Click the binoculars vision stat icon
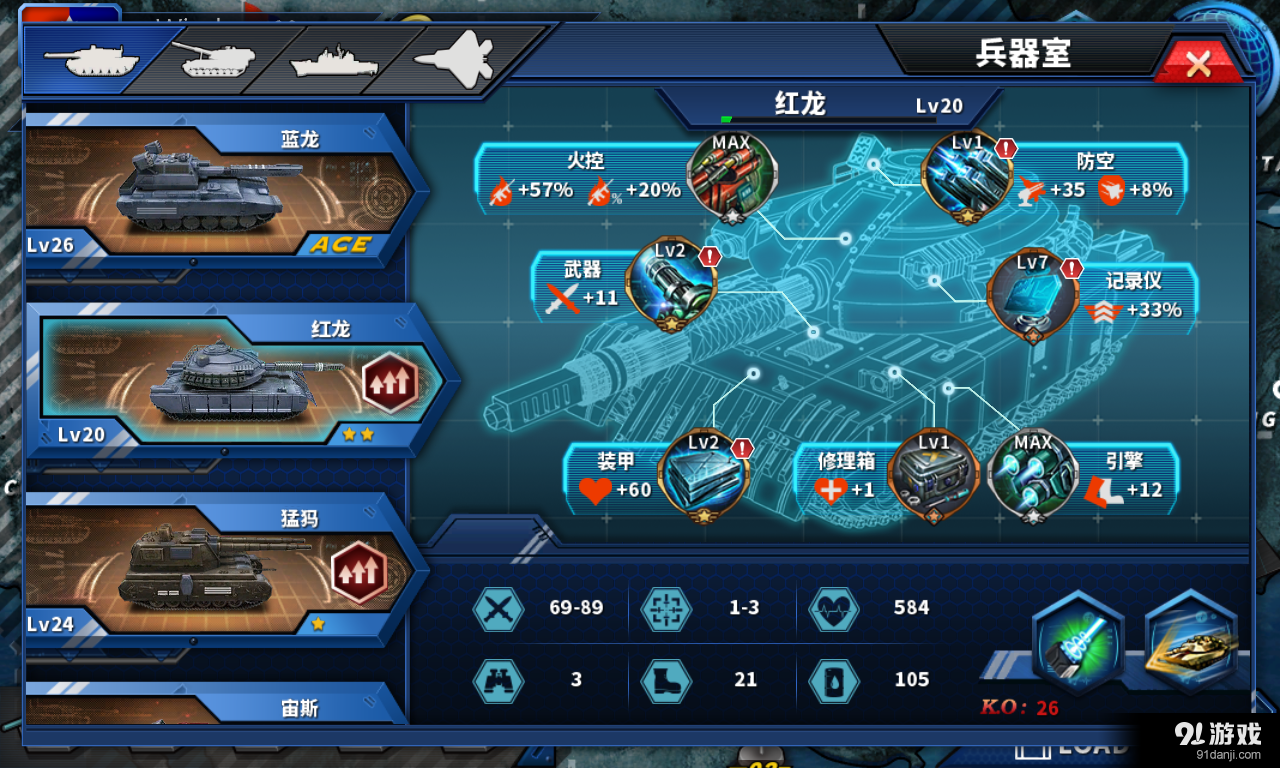This screenshot has width=1280, height=768. (498, 680)
